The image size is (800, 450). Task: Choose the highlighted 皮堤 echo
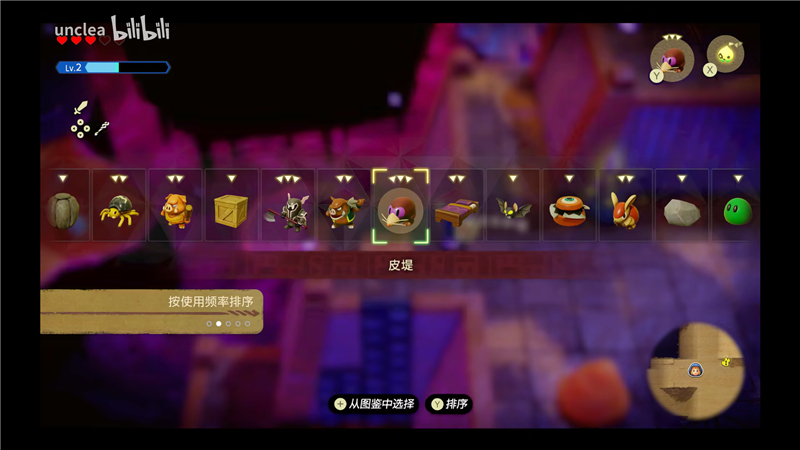point(400,210)
